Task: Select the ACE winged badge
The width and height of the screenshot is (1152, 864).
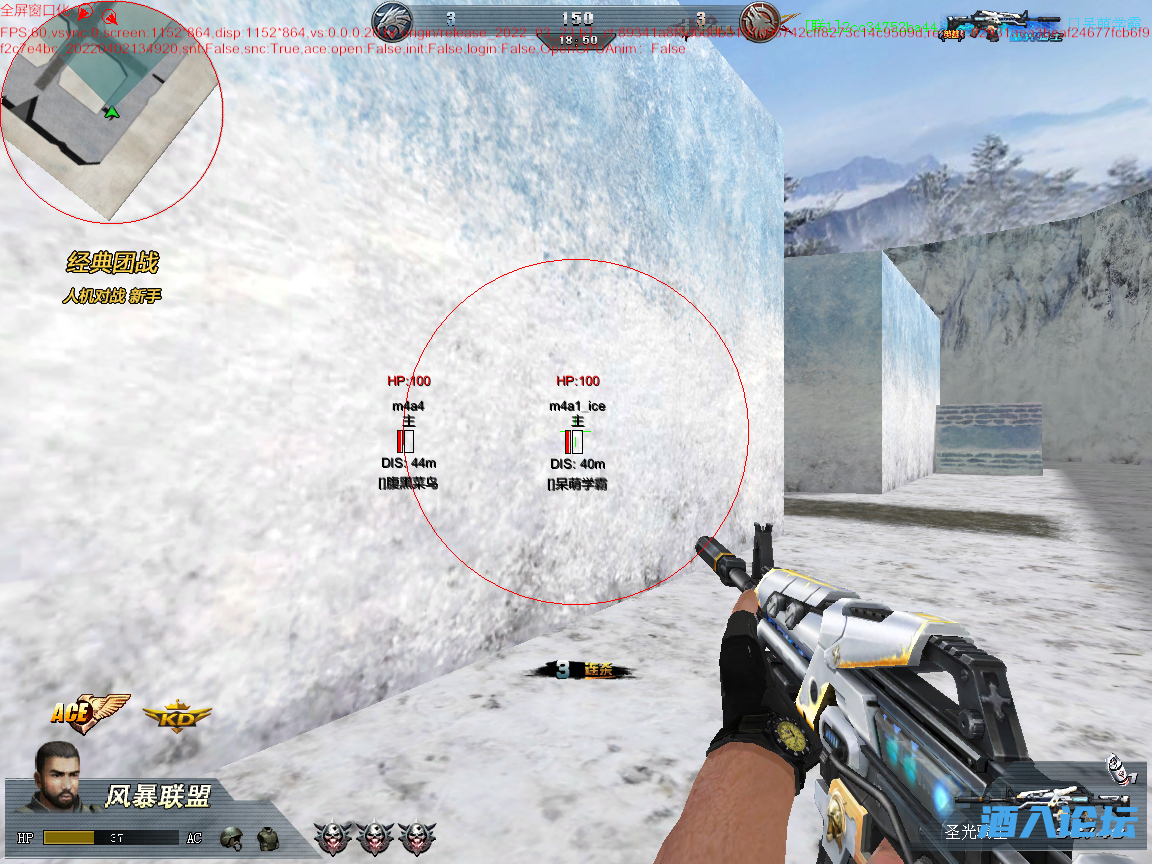Action: (88, 712)
